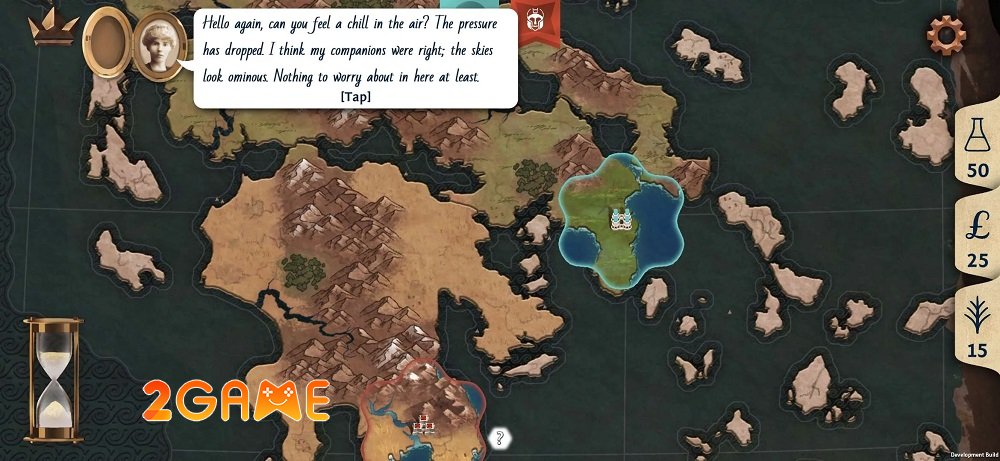The image size is (1000, 461).
Task: Activate the hourglass end-turn timer
Action: (53, 379)
